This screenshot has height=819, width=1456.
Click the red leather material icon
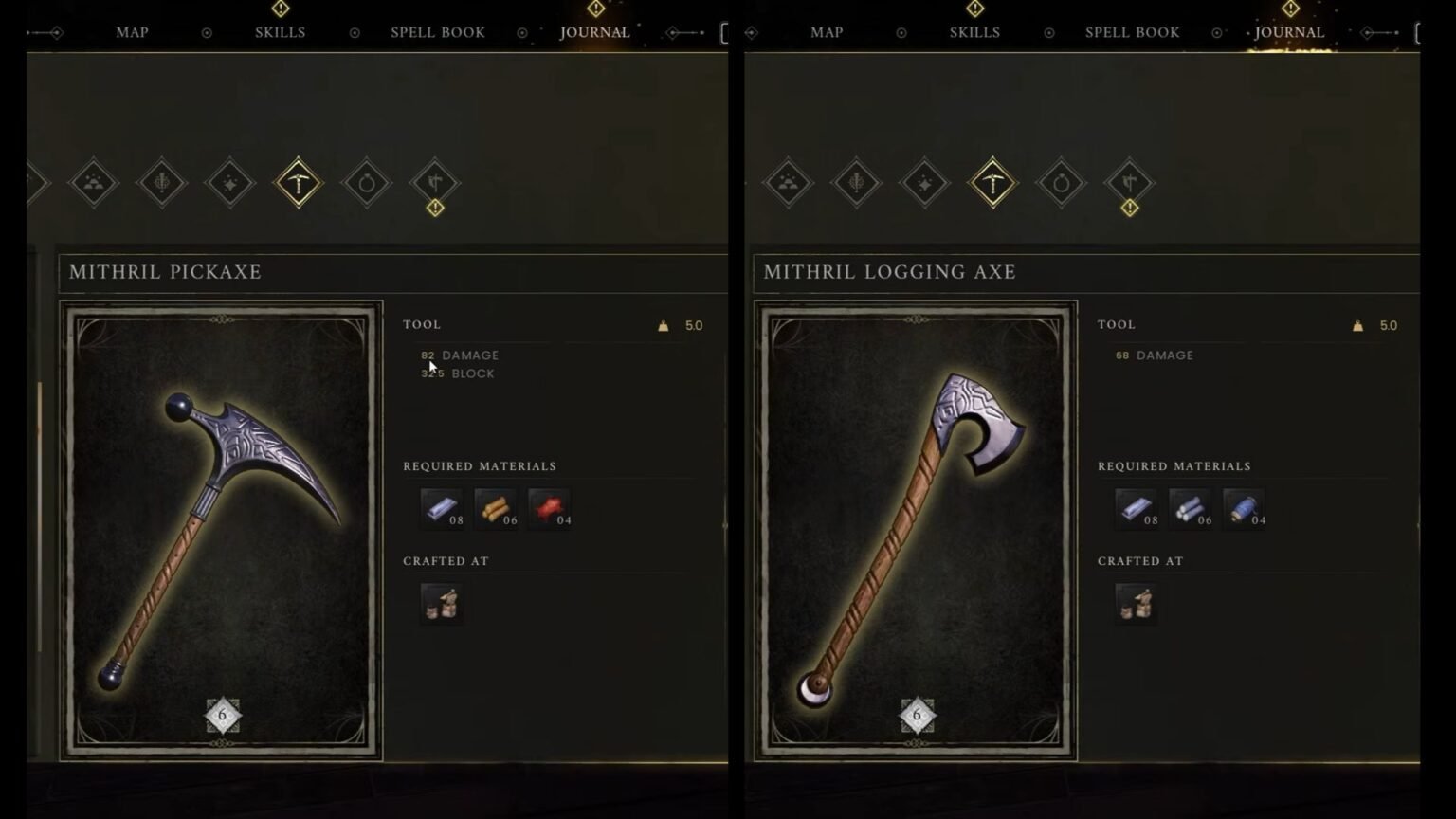pos(550,509)
